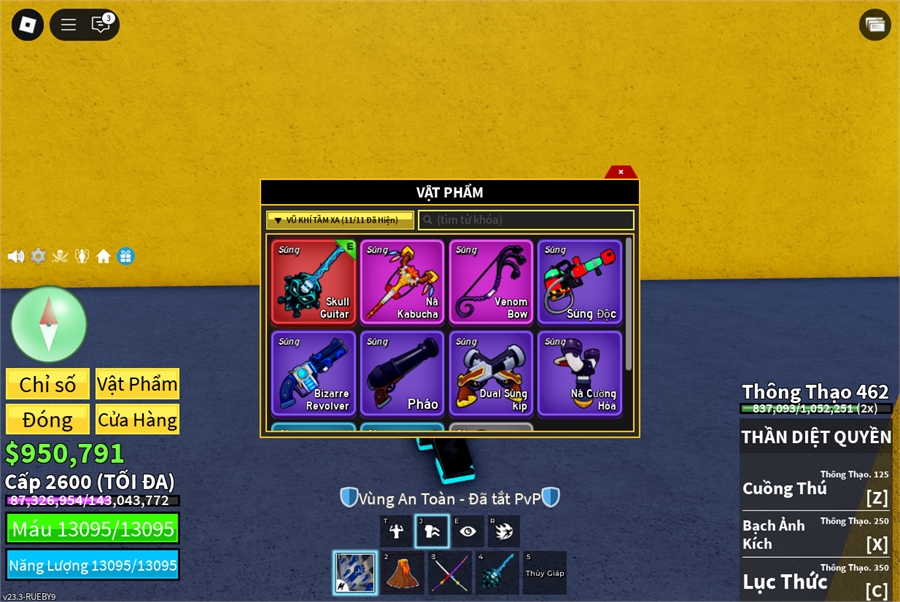This screenshot has width=900, height=602.
Task: Pick the Súng Độc gun slot
Action: [x=580, y=282]
